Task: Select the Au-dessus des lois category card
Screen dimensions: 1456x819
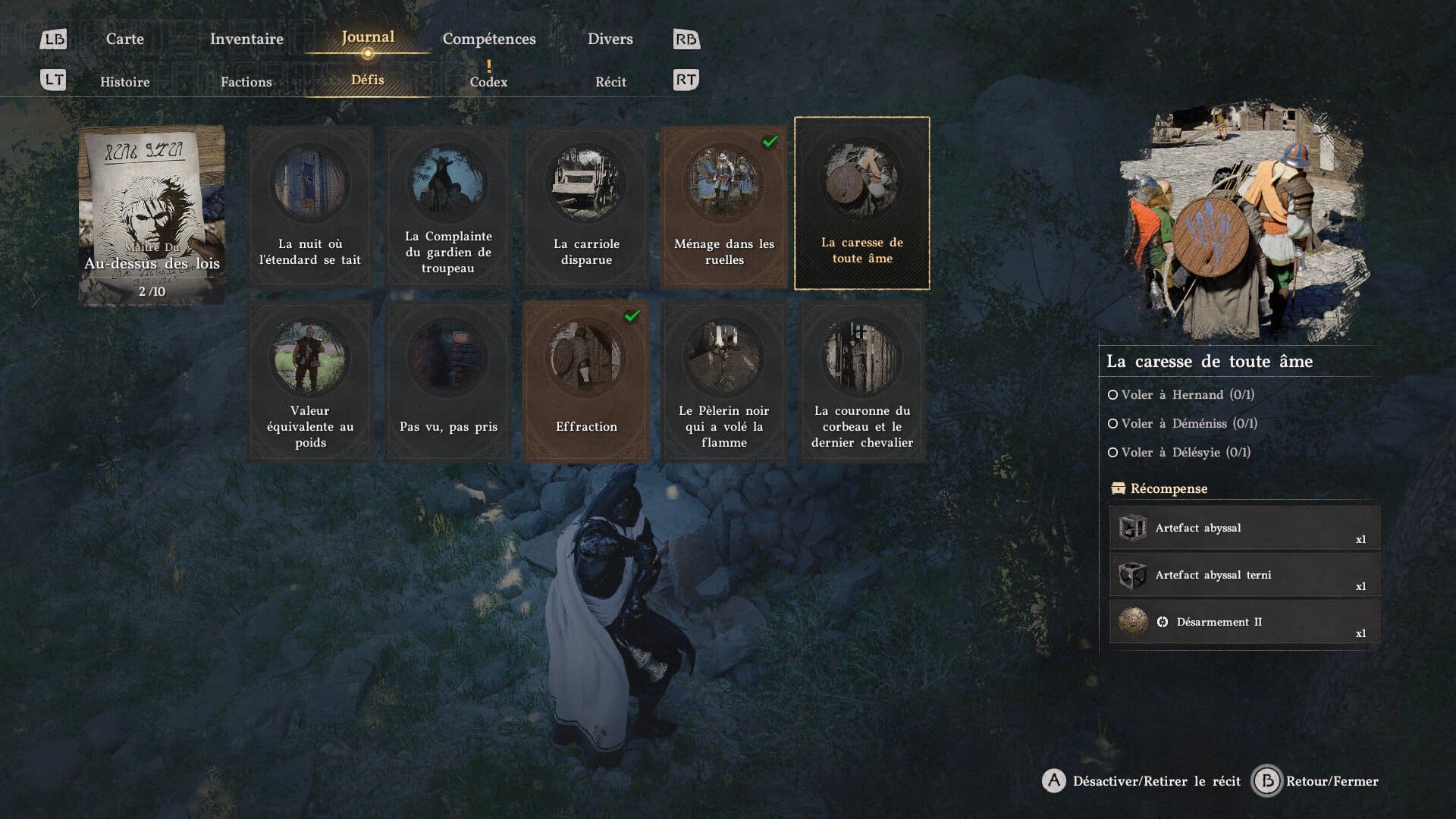Action: point(152,215)
